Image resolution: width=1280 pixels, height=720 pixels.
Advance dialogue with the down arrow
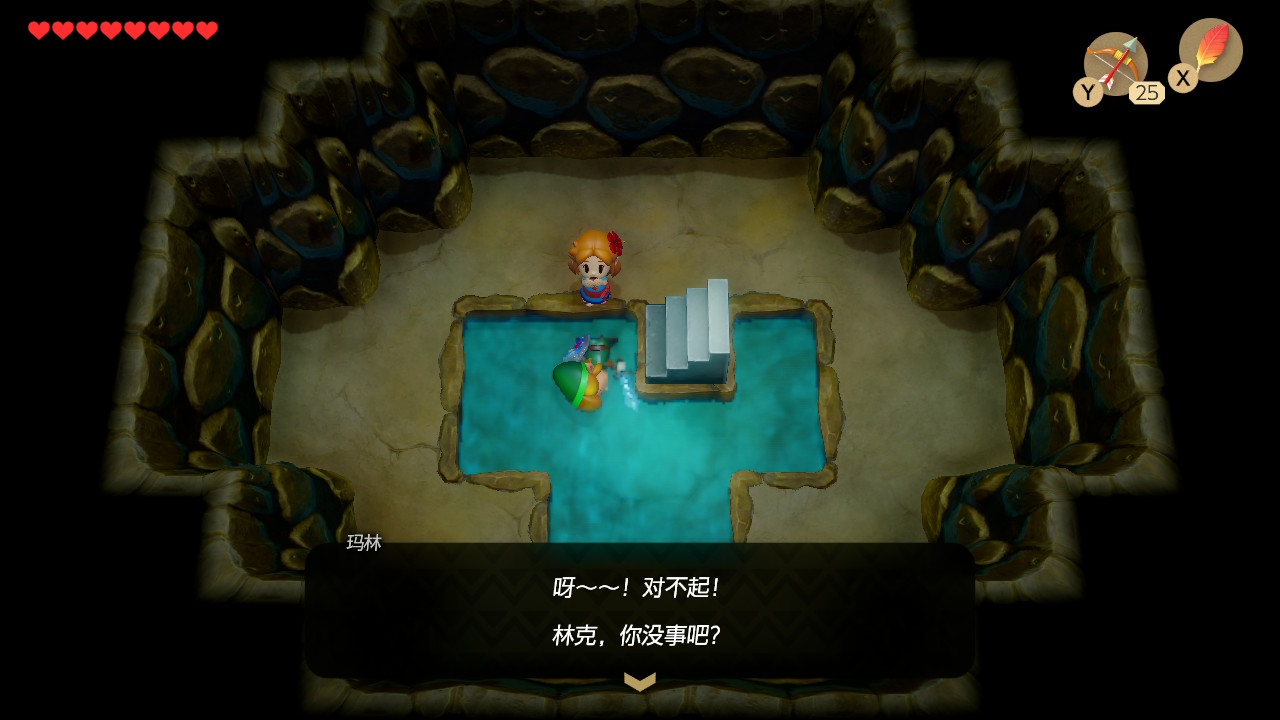(x=640, y=681)
